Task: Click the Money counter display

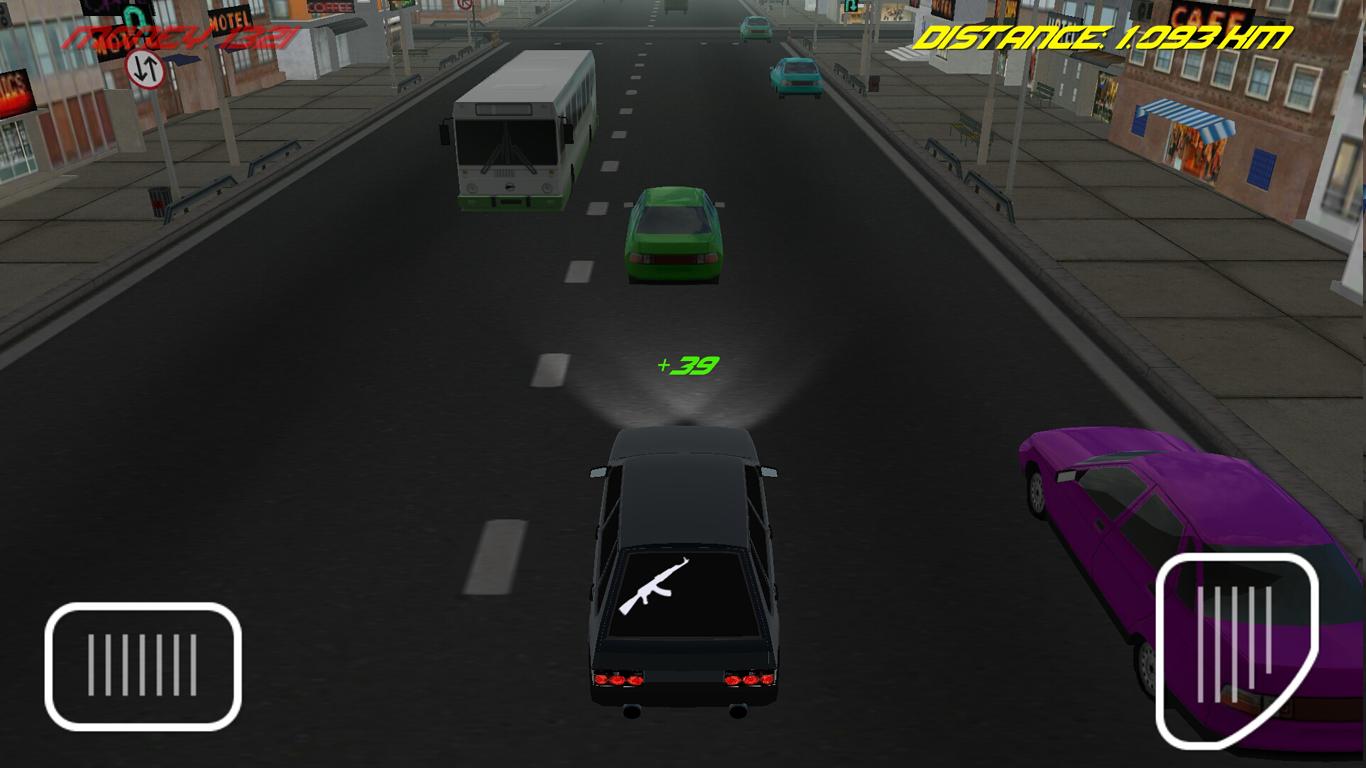Action: pyautogui.click(x=180, y=40)
